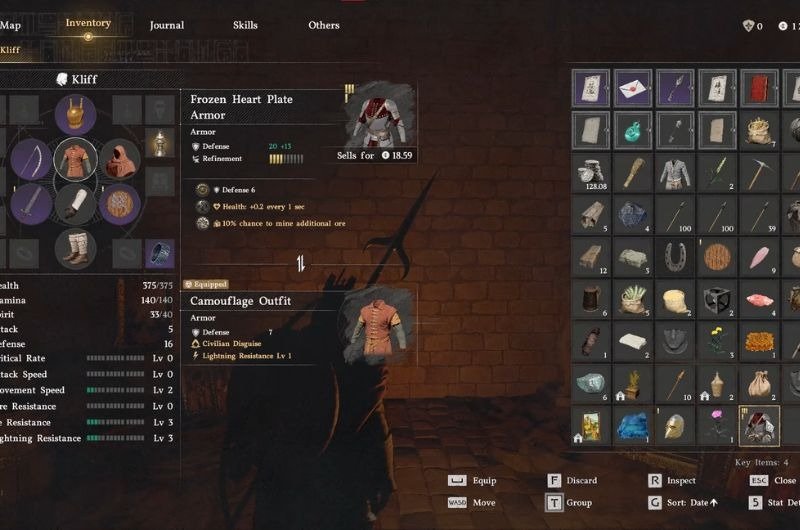Choose the blue ring accessory slot

(160, 254)
